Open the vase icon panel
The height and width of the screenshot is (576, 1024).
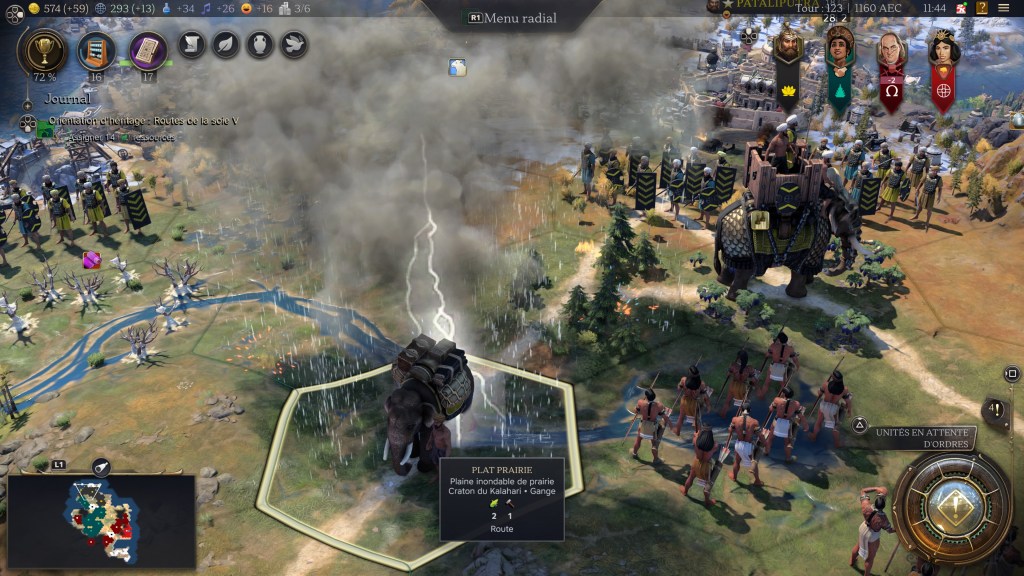click(x=260, y=45)
